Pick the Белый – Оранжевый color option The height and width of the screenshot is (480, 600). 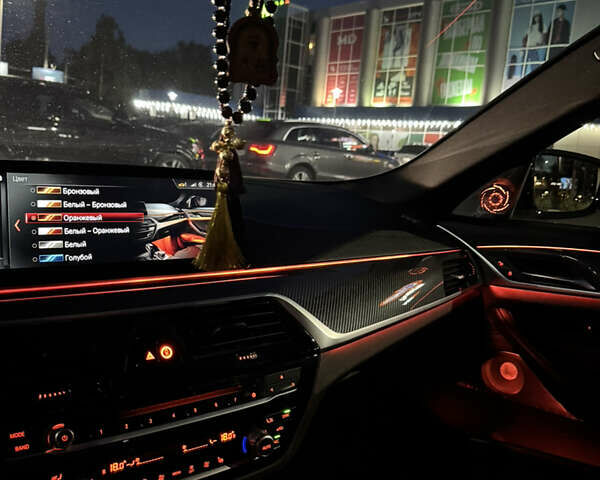[x=96, y=231]
